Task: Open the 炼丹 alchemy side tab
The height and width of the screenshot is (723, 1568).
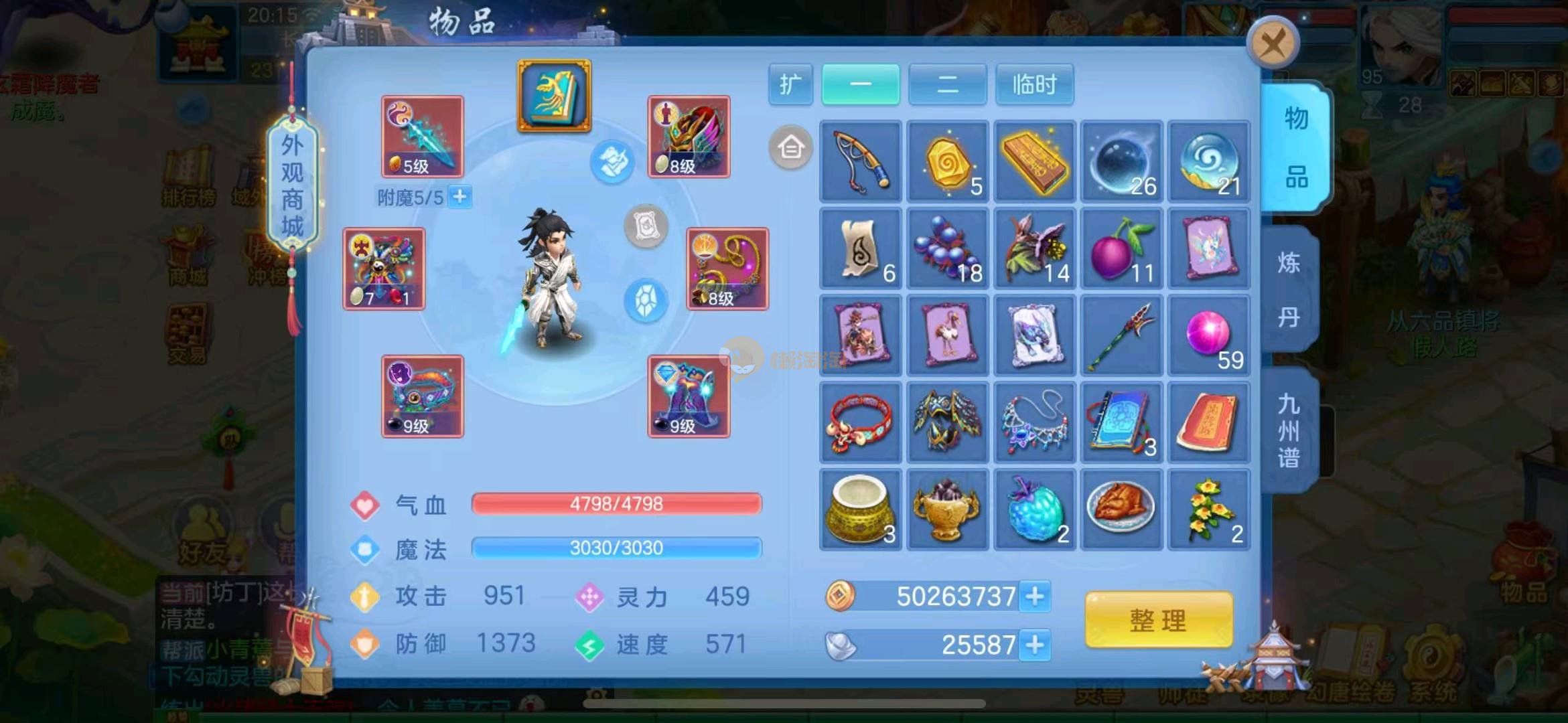Action: [1289, 290]
